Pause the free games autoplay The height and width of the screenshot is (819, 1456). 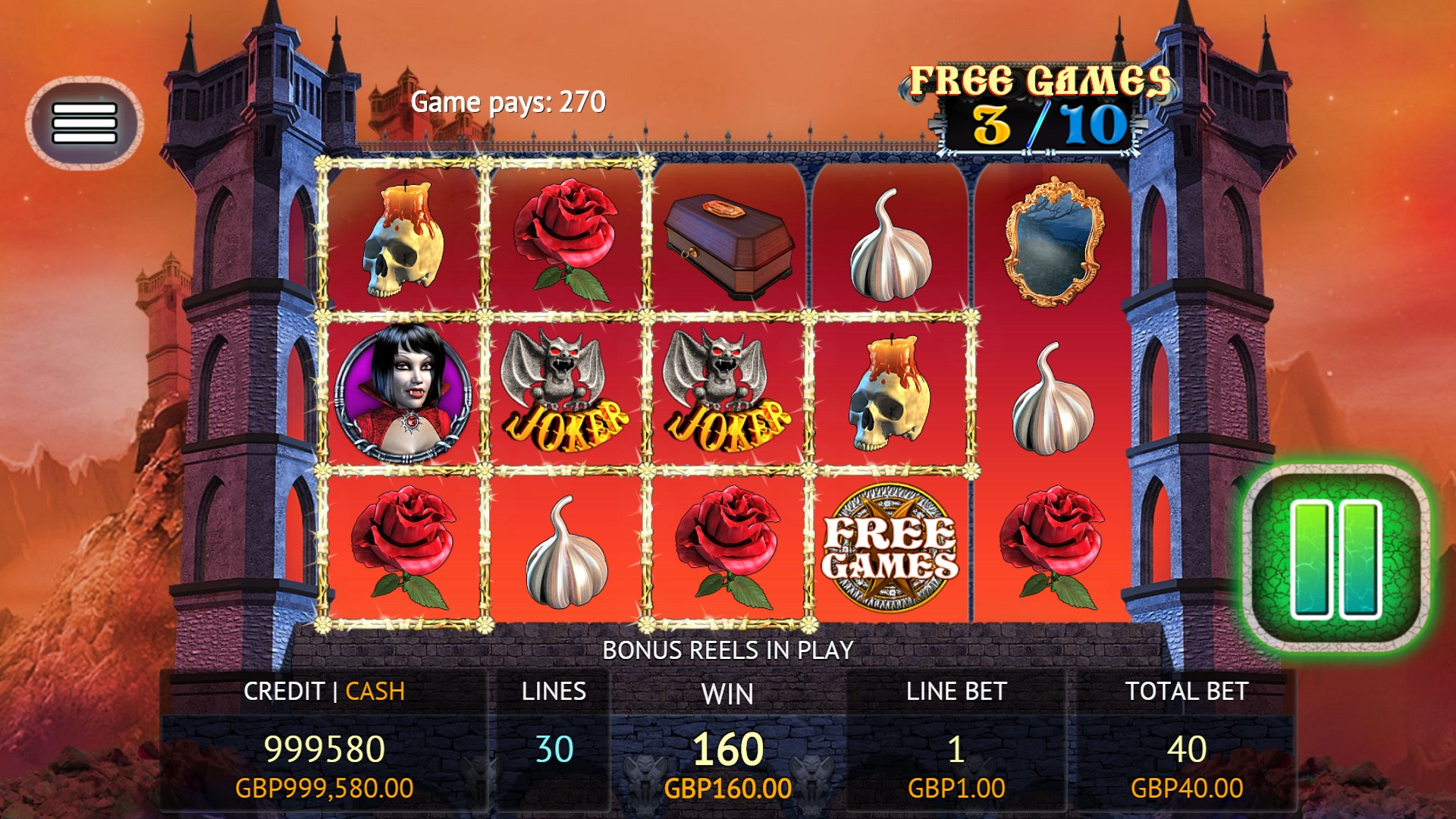click(x=1336, y=558)
